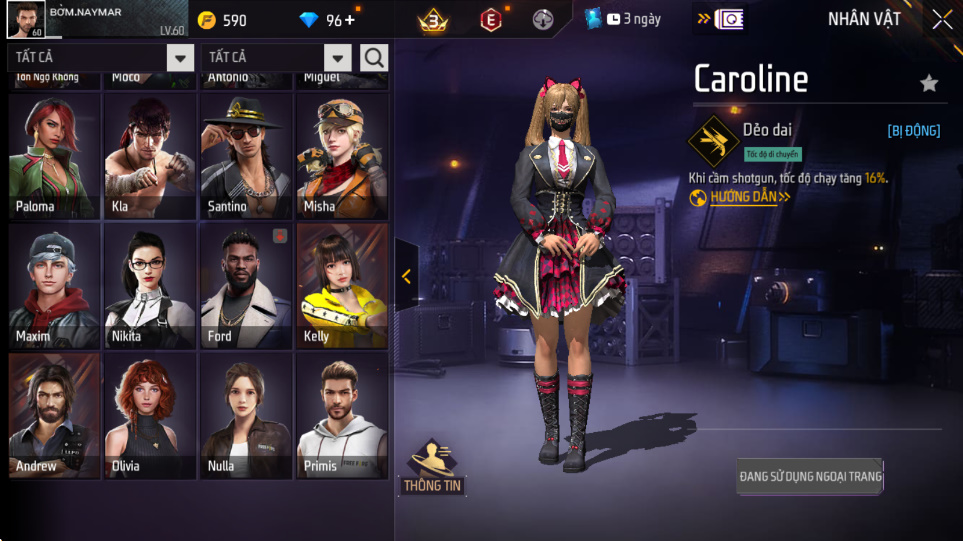Image resolution: width=963 pixels, height=541 pixels.
Task: Select the Primis character tile
Action: [x=341, y=416]
